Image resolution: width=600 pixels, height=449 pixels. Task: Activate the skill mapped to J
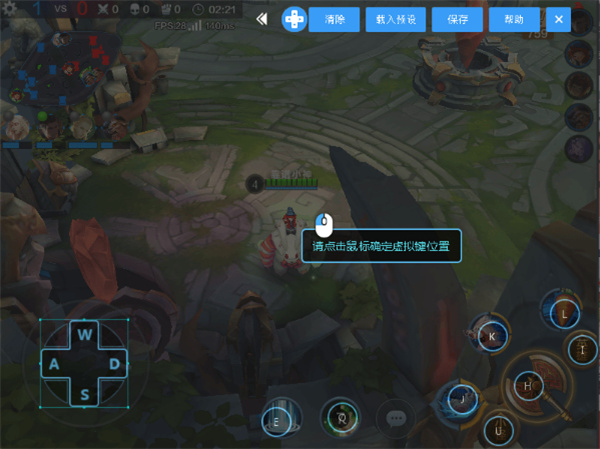tap(462, 398)
